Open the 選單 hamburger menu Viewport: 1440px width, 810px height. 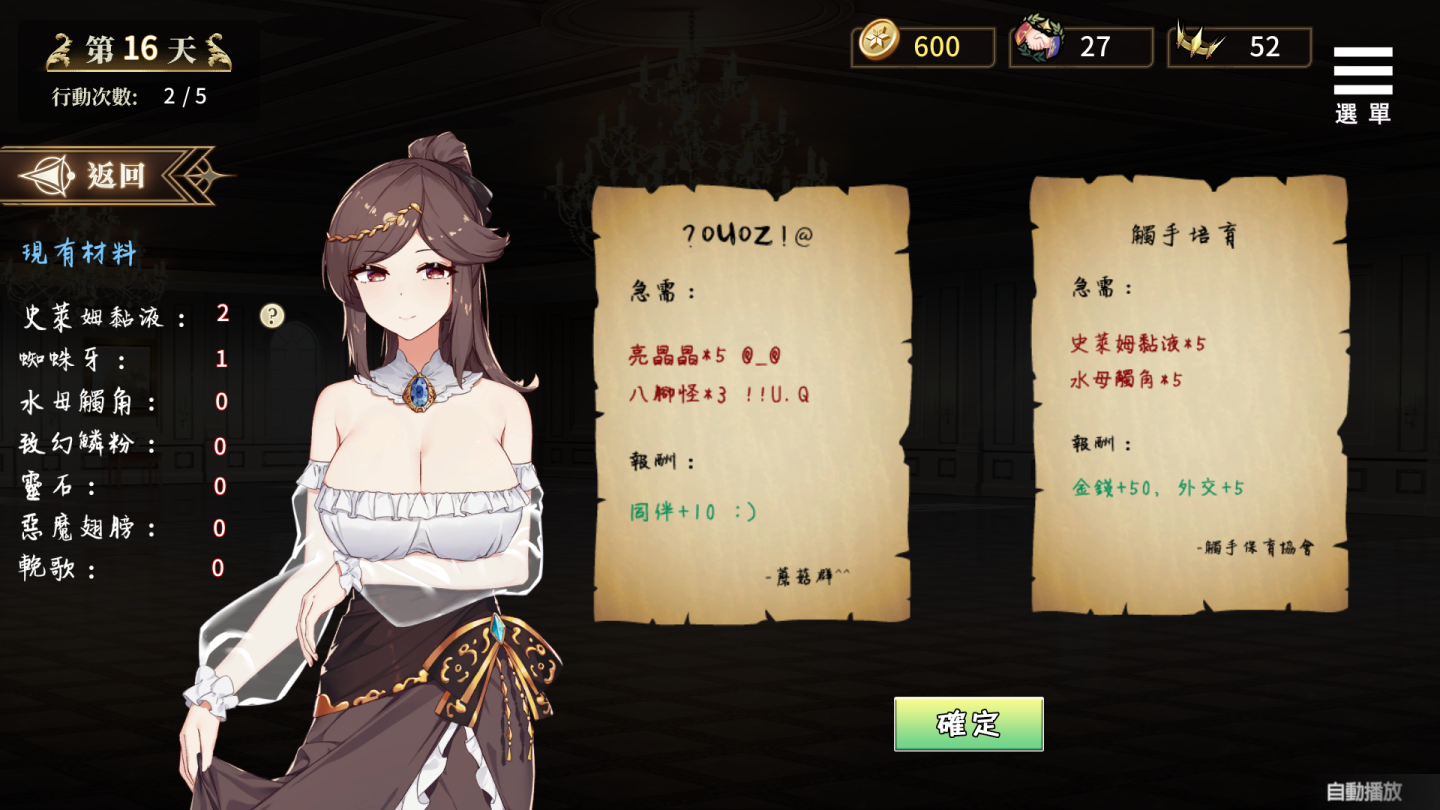[1362, 84]
